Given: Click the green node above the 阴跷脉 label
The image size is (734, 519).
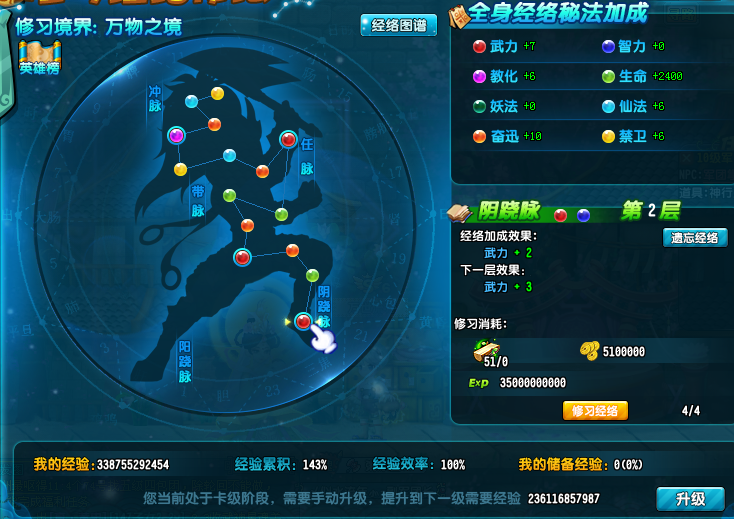Looking at the screenshot, I should point(312,275).
